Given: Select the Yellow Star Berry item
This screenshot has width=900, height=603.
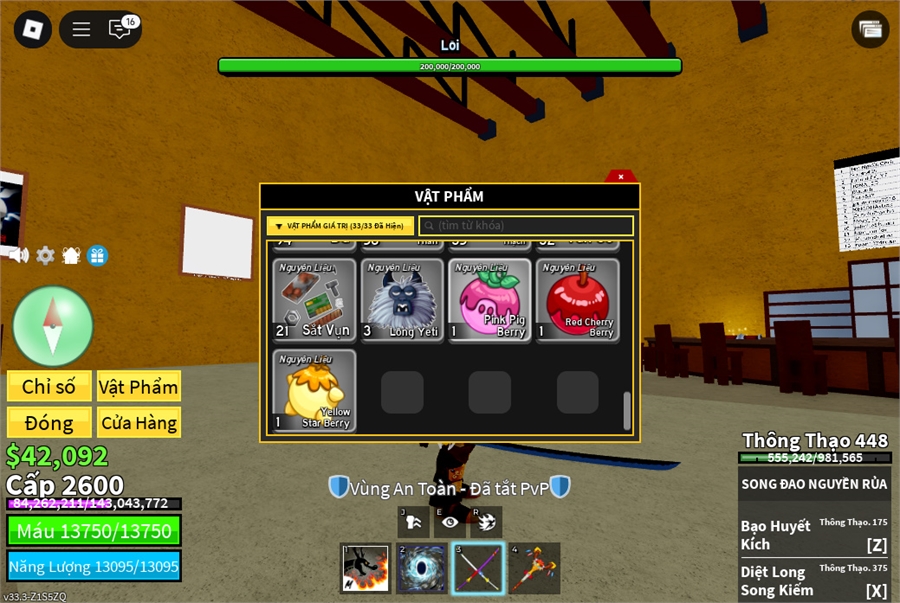Looking at the screenshot, I should pos(315,390).
